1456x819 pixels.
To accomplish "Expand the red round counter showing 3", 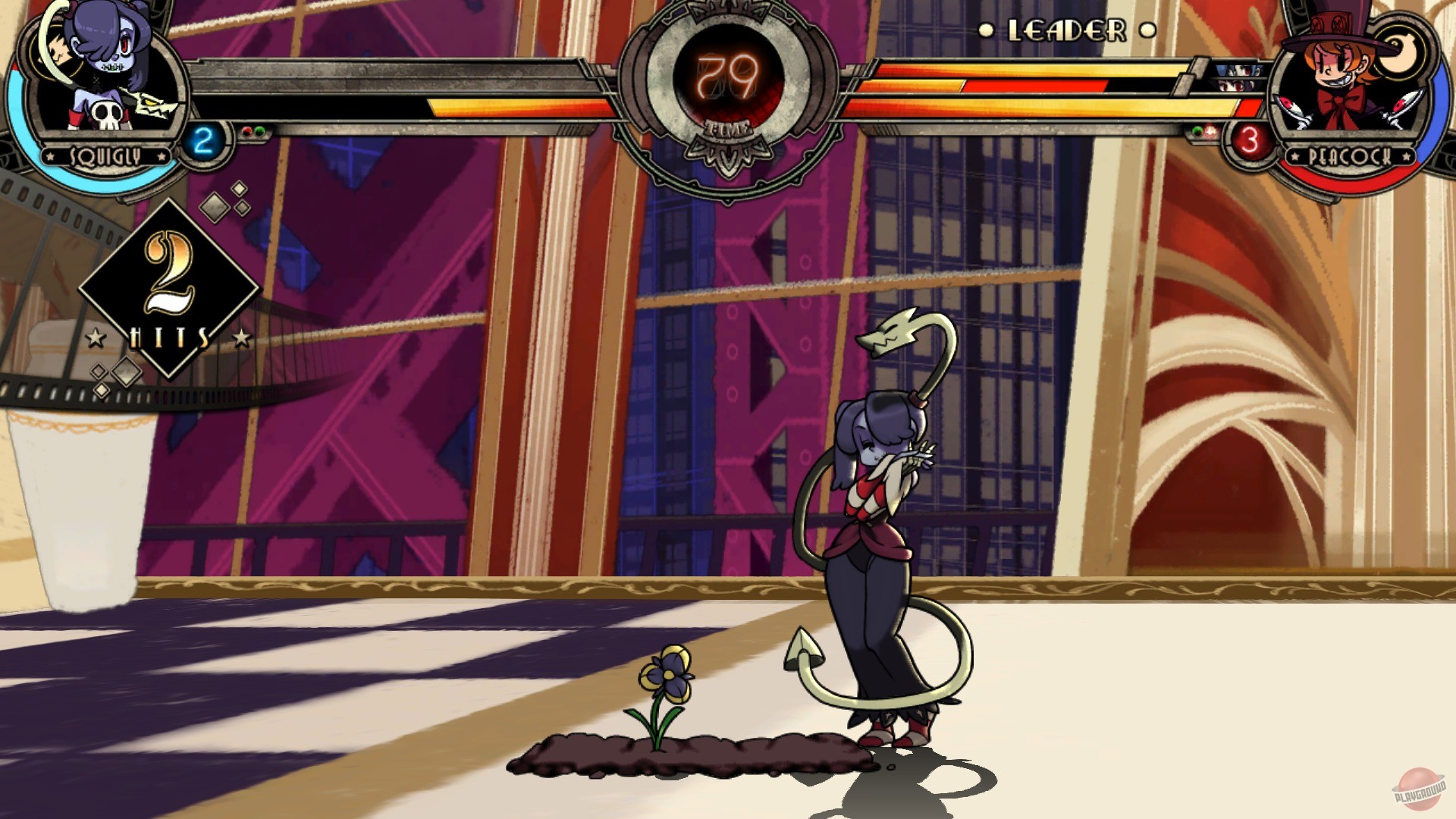I will [x=1249, y=139].
